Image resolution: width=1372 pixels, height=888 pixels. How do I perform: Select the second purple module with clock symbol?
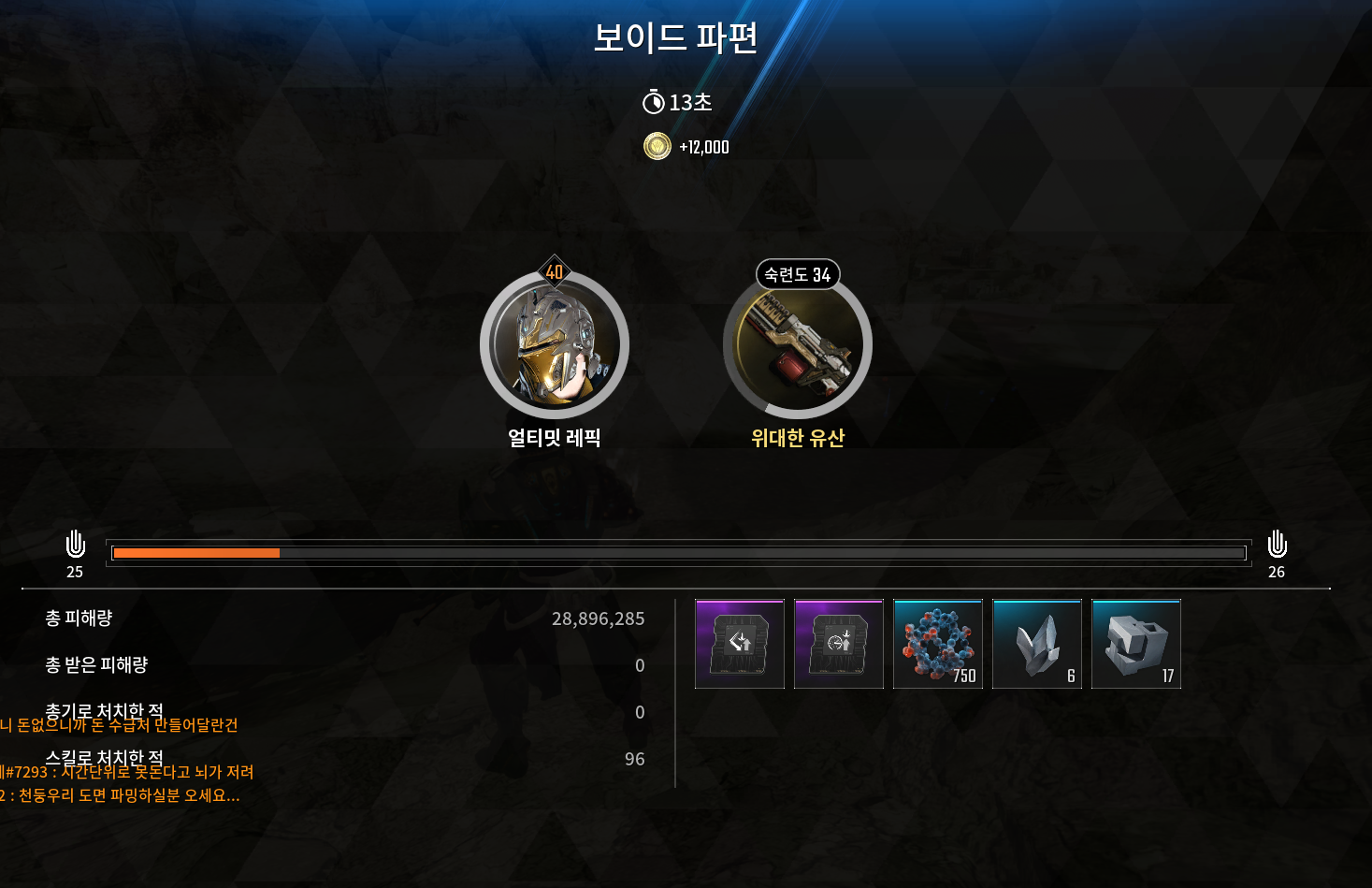point(838,644)
